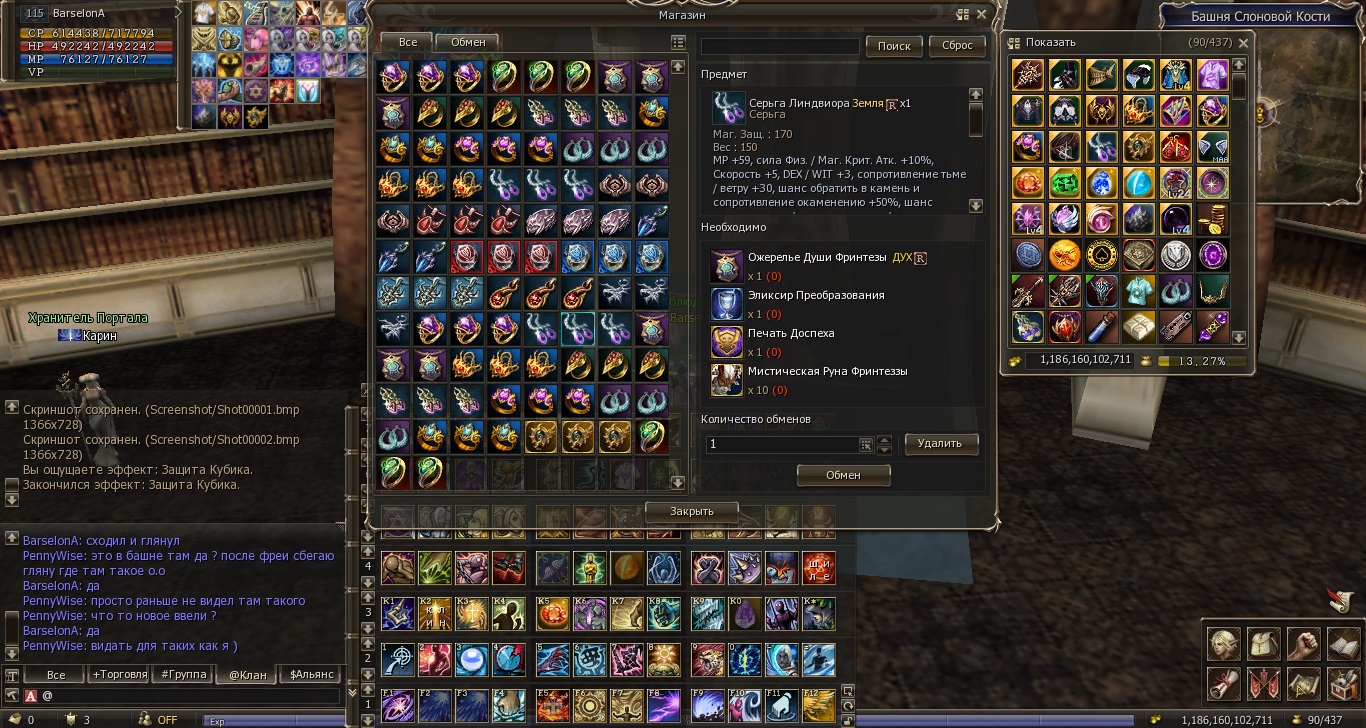Image resolution: width=1366 pixels, height=728 pixels.
Task: Confirm the exchange with bottom Обмен button
Action: pos(843,475)
